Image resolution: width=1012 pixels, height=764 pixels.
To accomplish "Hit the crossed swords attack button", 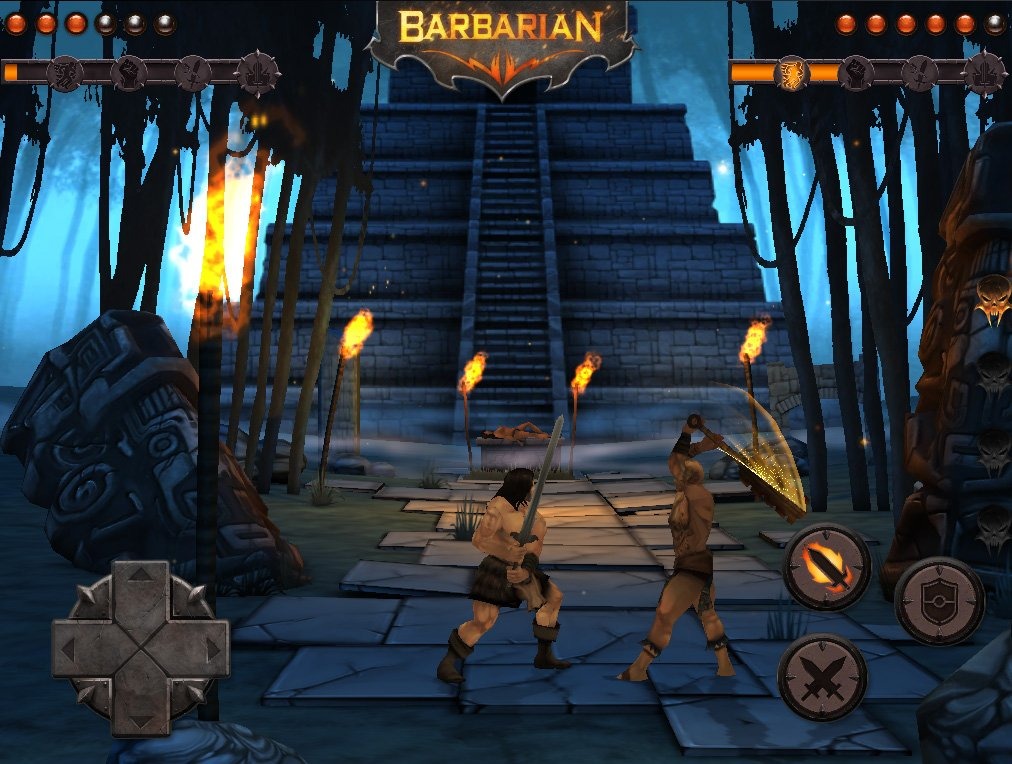I will tap(821, 677).
